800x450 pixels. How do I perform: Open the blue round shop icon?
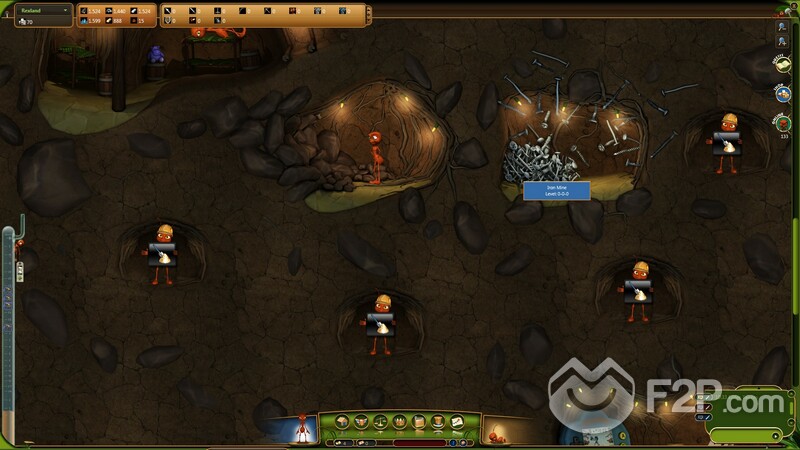pos(783,93)
